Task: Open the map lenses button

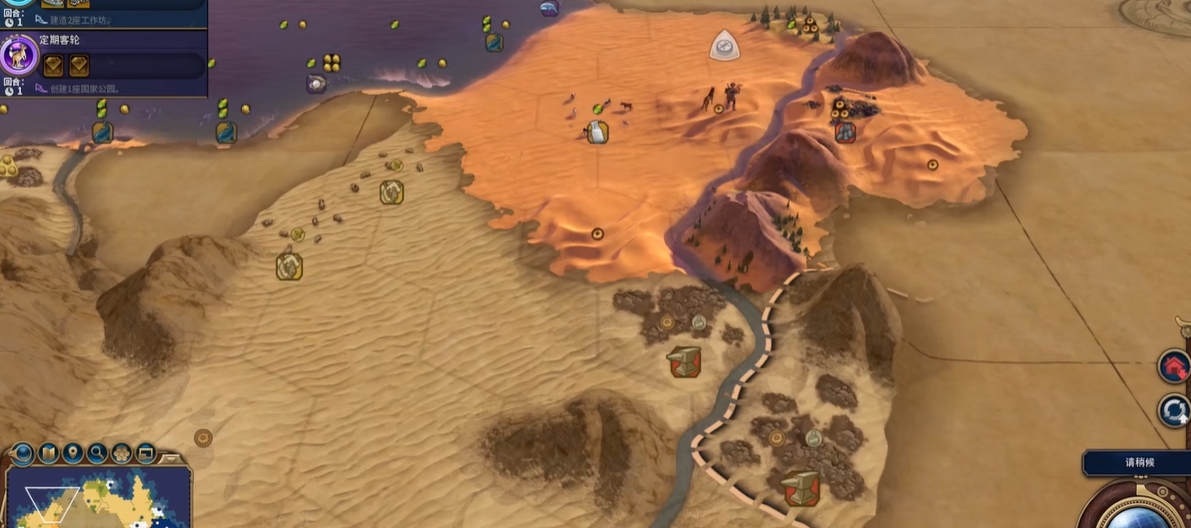Action: pos(48,454)
